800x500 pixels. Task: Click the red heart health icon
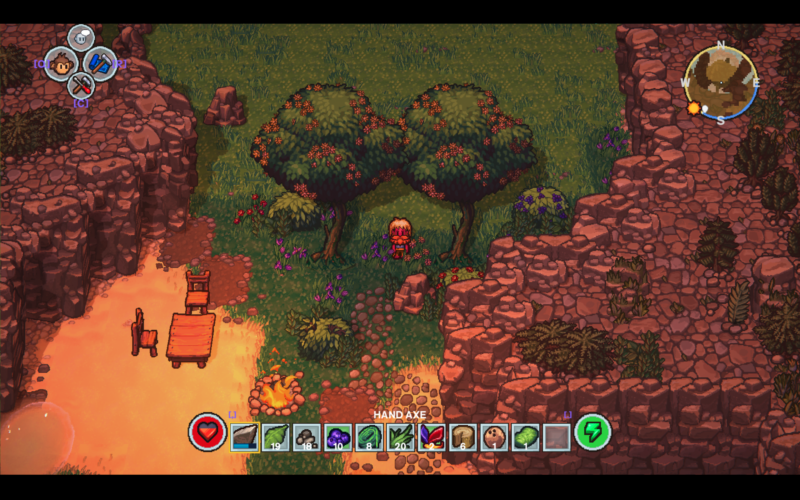tap(207, 432)
